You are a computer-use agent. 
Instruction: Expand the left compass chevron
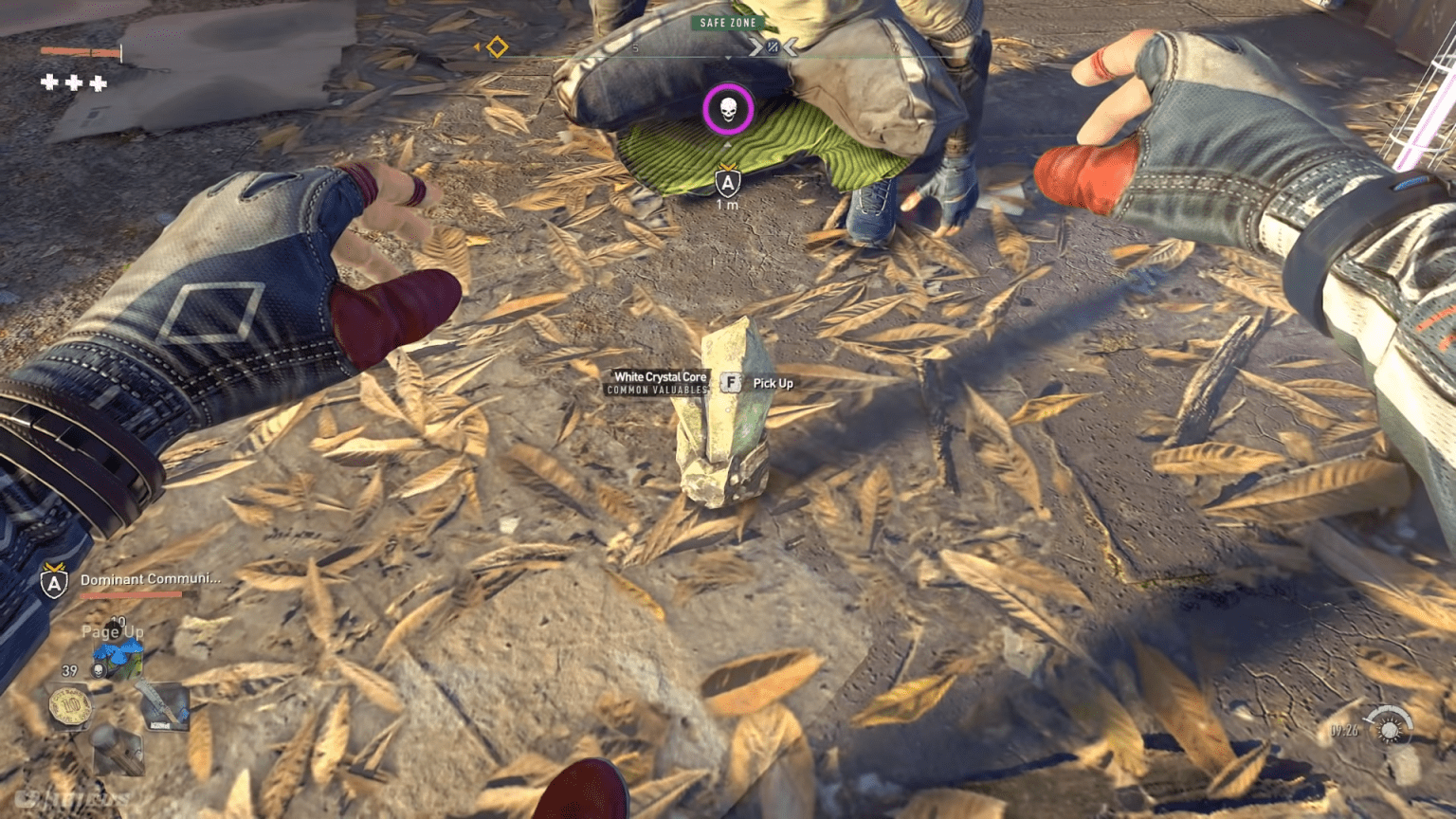756,46
